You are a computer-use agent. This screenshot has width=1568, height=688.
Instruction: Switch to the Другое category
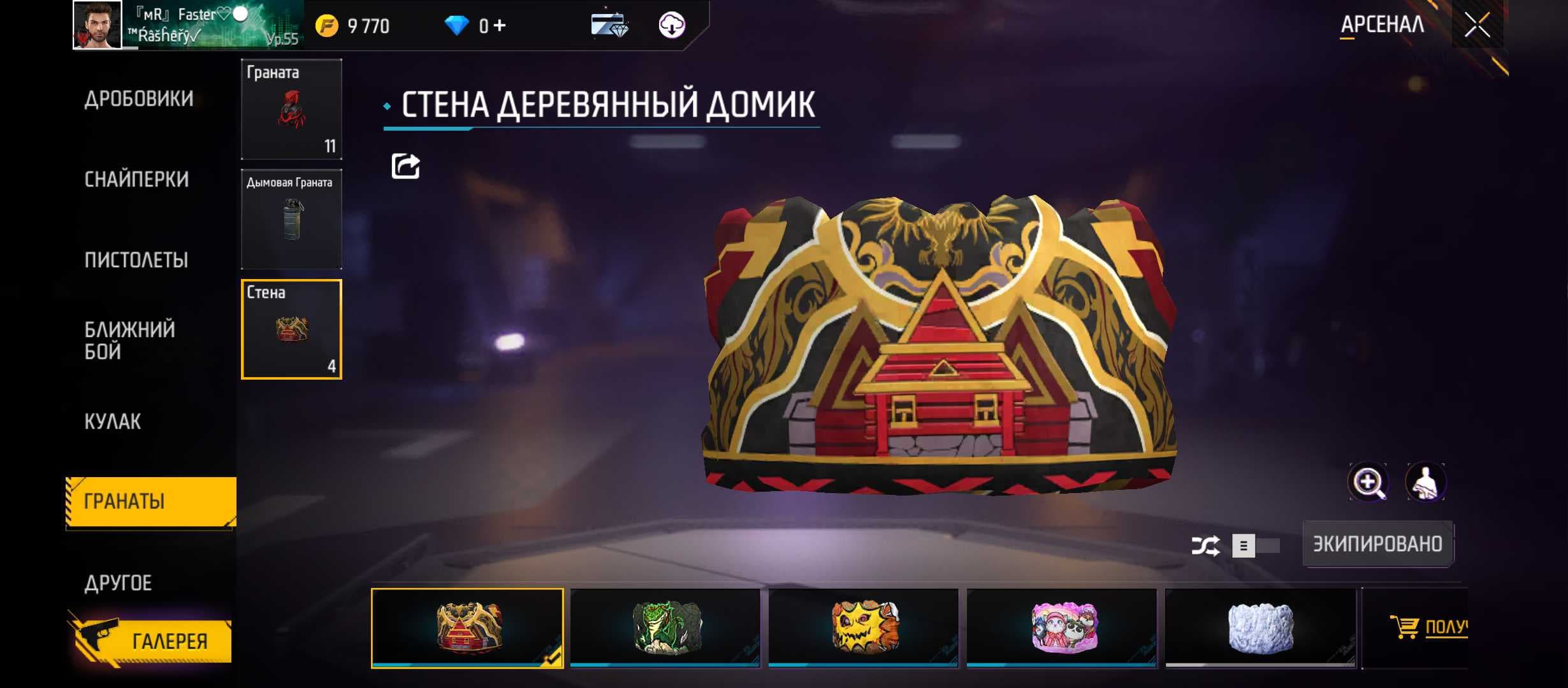point(119,583)
